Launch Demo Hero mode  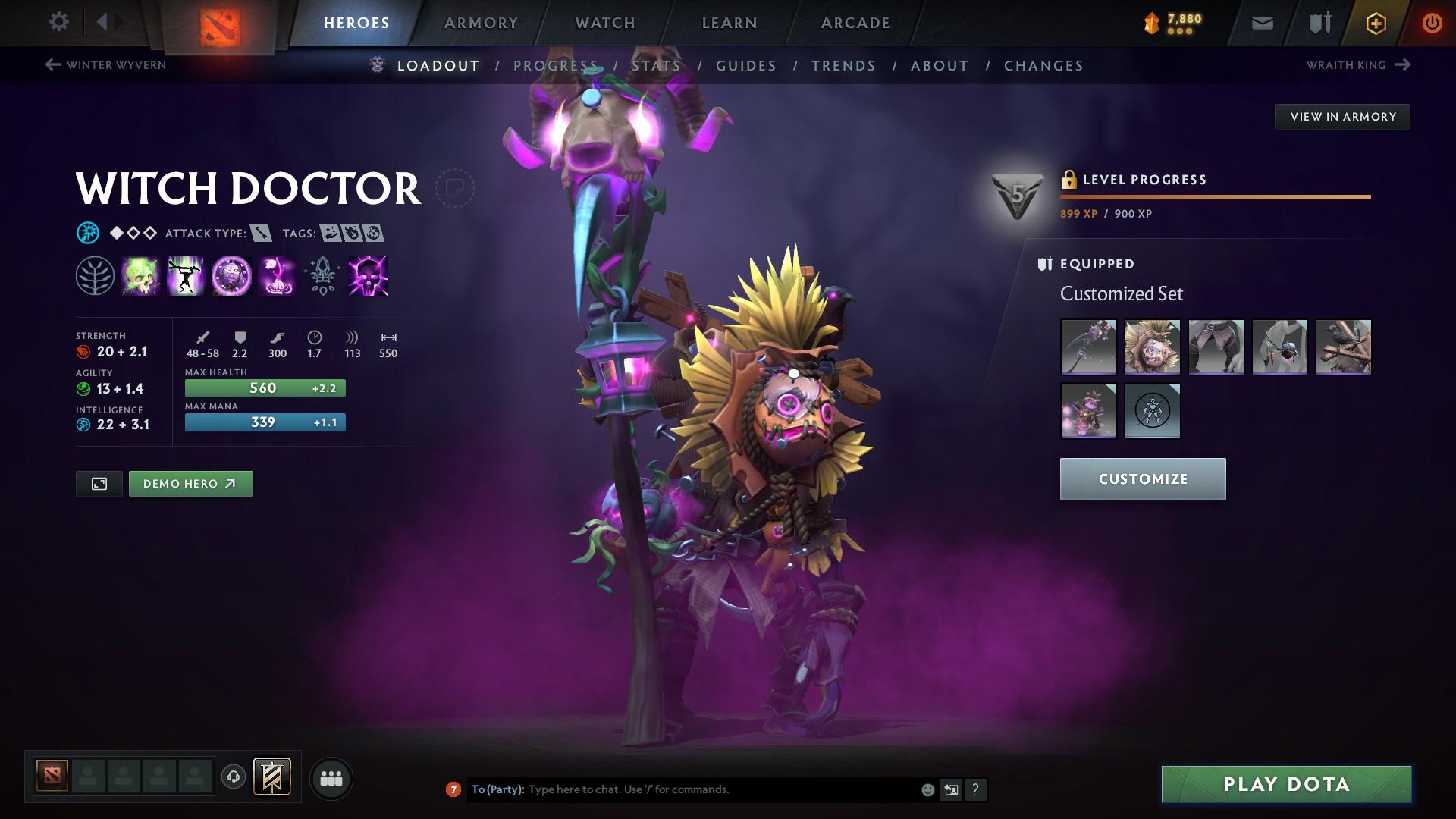190,484
